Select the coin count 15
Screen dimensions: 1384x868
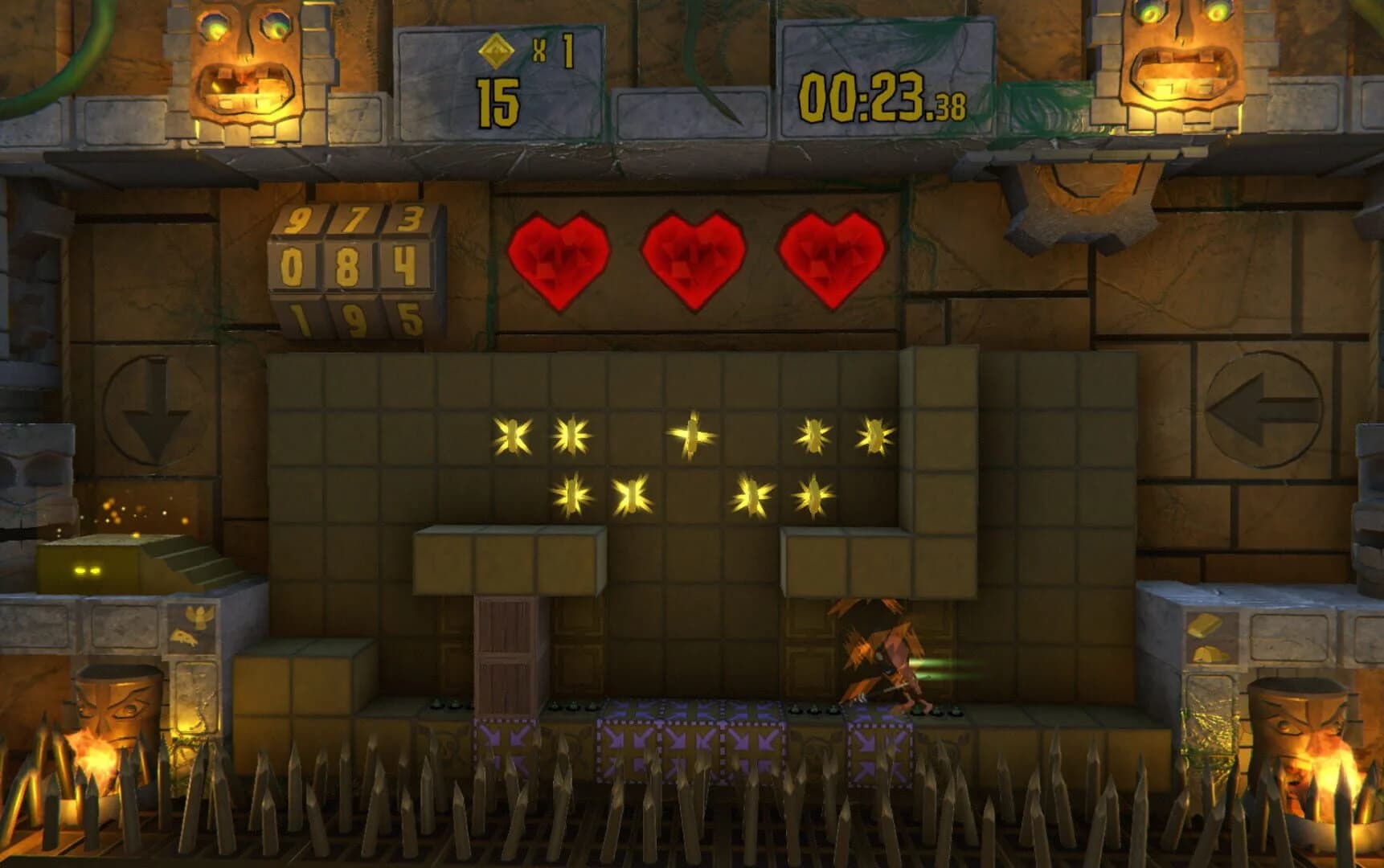pos(498,100)
